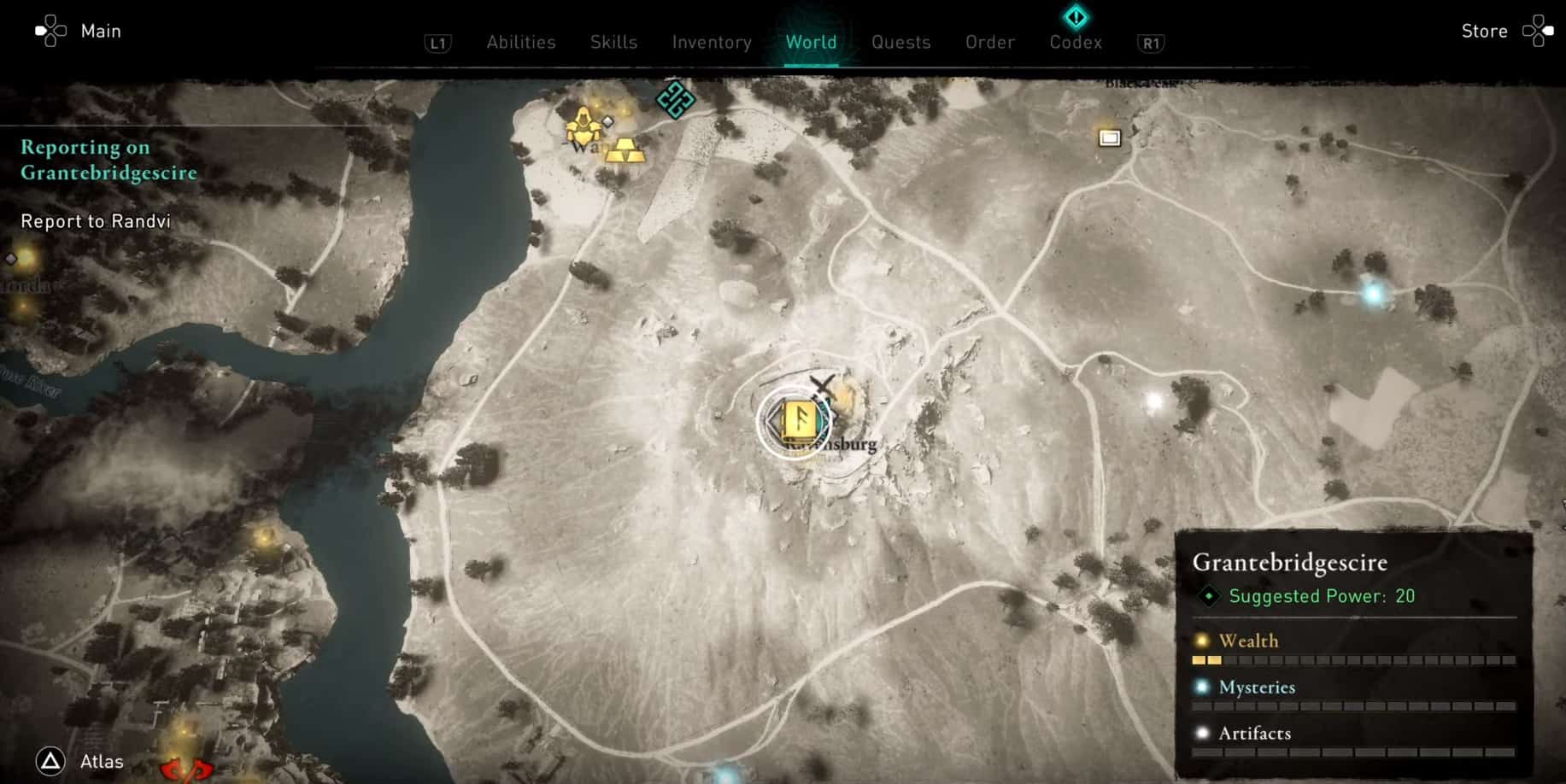This screenshot has width=1566, height=784.
Task: Toggle the Wealth category in the region panel
Action: click(1249, 641)
